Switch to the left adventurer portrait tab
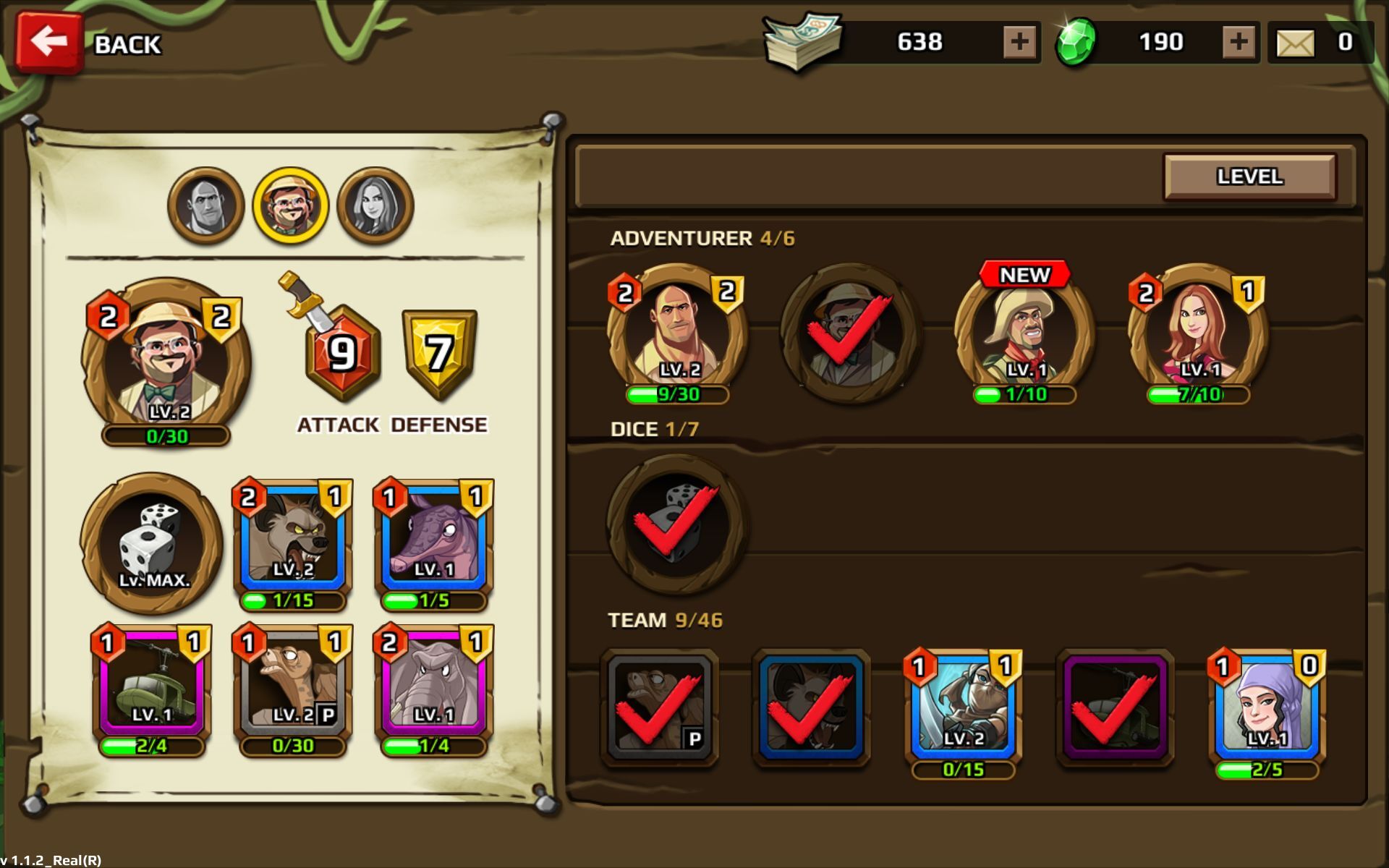This screenshot has width=1389, height=868. [206, 204]
